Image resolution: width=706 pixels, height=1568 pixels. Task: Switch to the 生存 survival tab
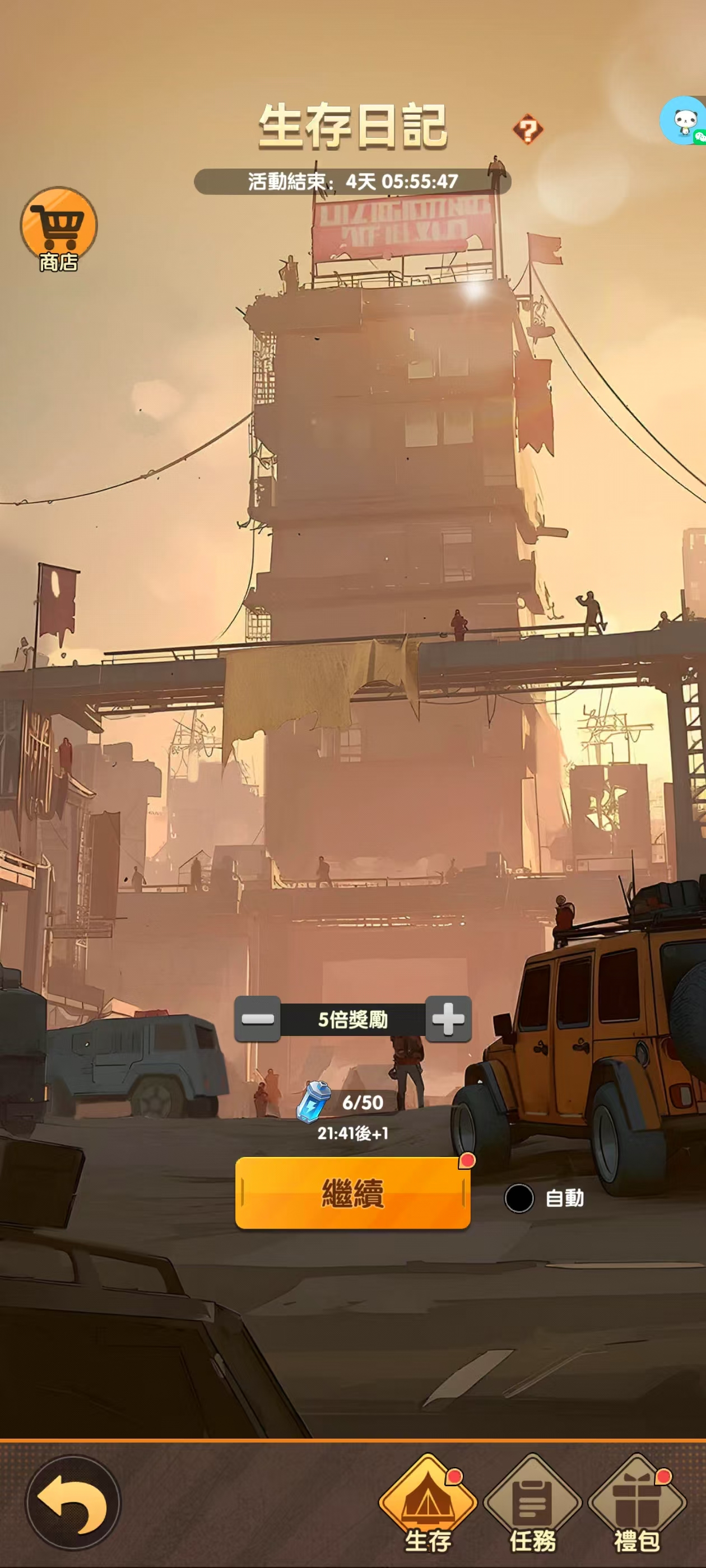tap(428, 1503)
